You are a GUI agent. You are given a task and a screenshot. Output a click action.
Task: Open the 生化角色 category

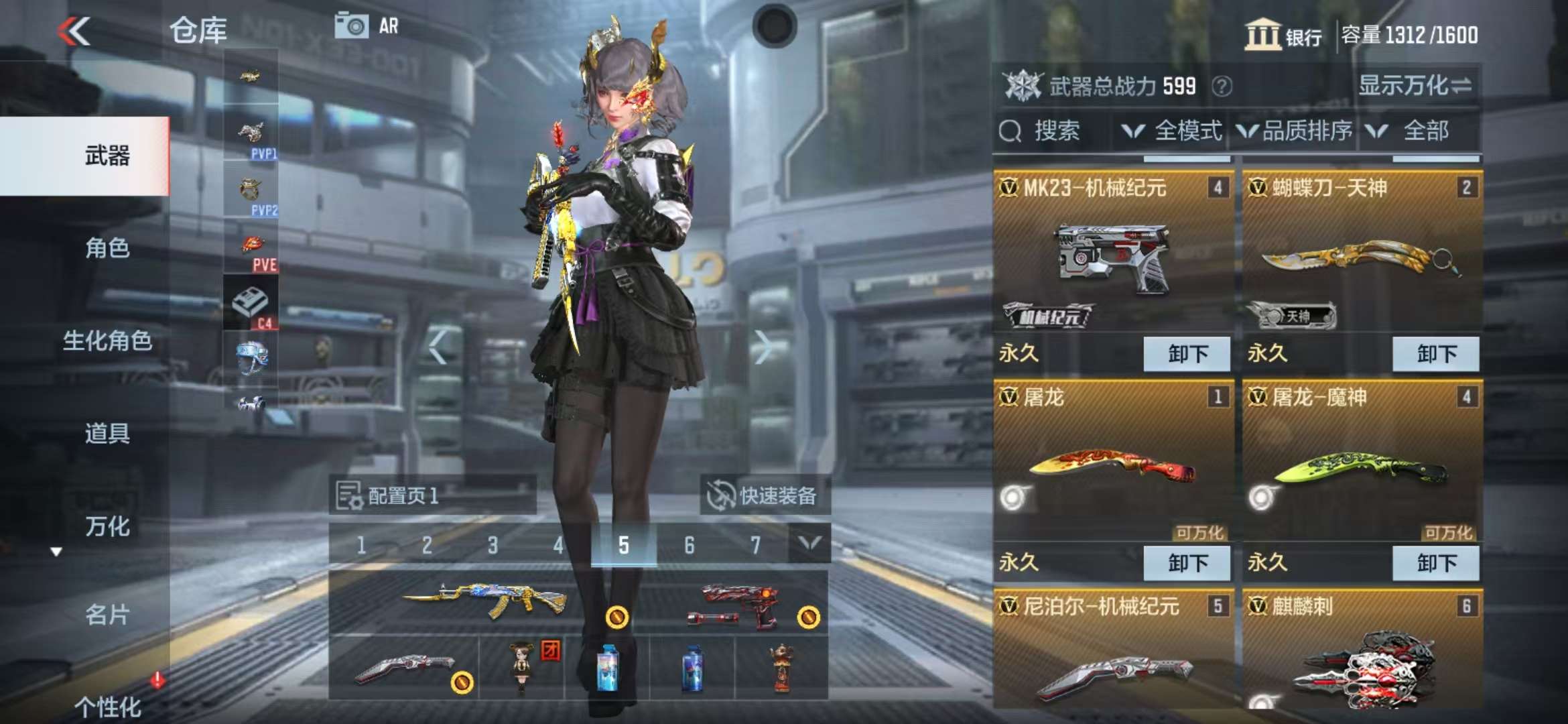(107, 341)
